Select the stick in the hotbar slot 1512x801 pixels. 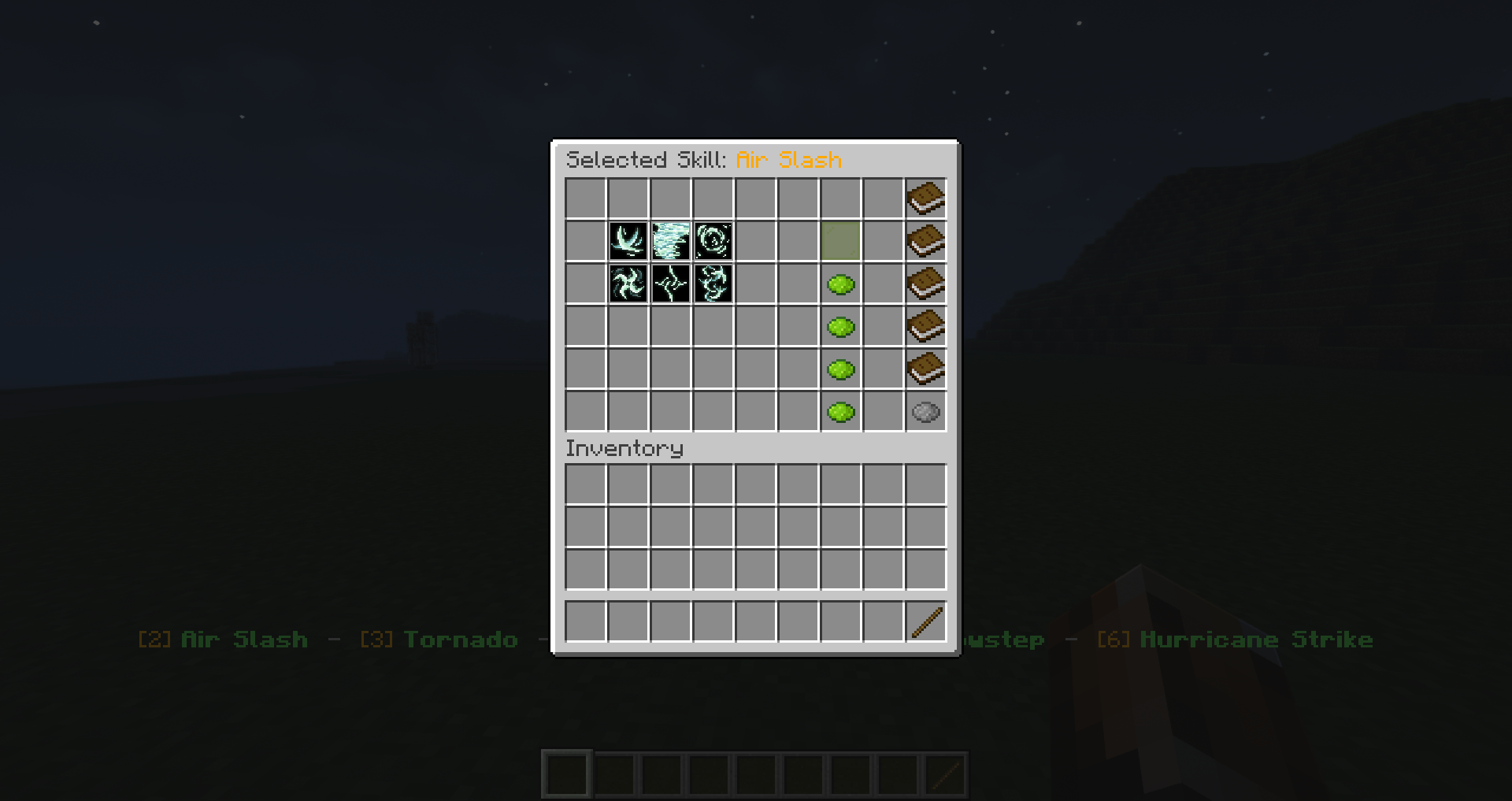pyautogui.click(x=927, y=621)
